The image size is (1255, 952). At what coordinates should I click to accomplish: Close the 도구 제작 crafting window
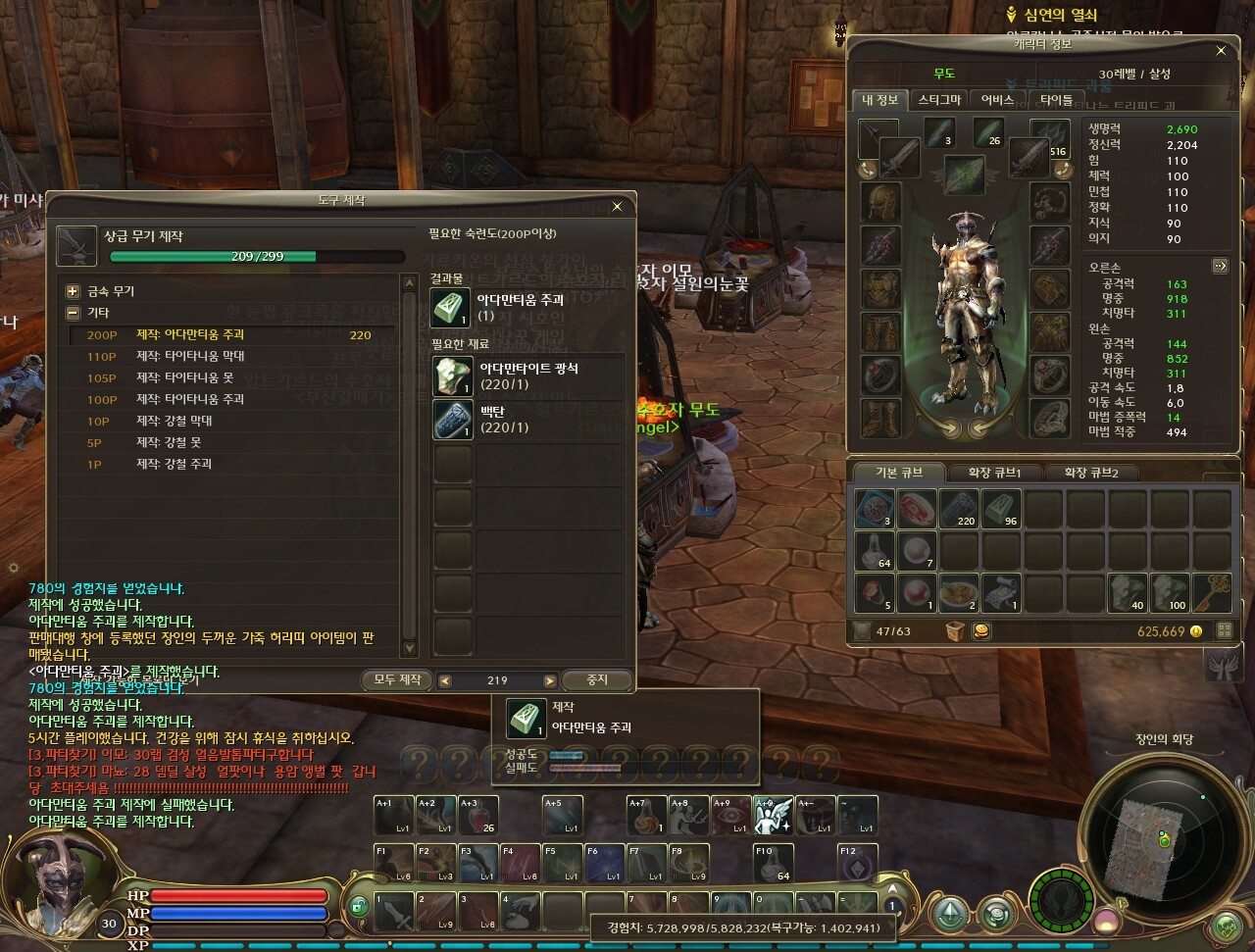click(617, 207)
